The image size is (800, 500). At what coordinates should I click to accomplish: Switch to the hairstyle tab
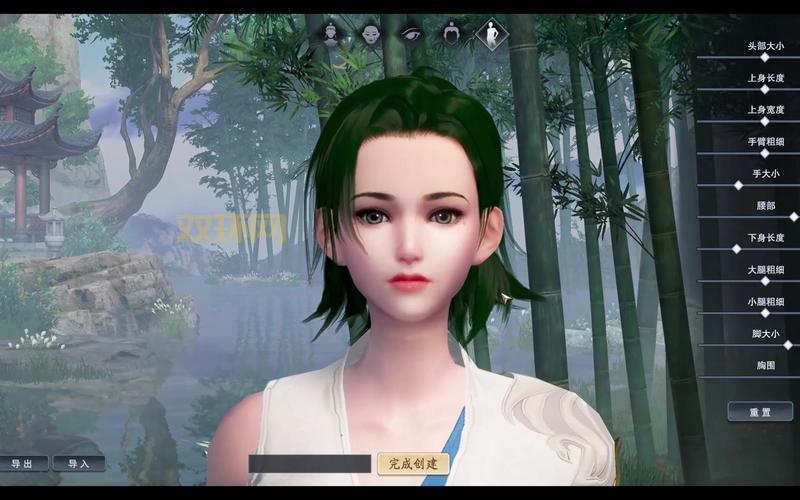[450, 34]
